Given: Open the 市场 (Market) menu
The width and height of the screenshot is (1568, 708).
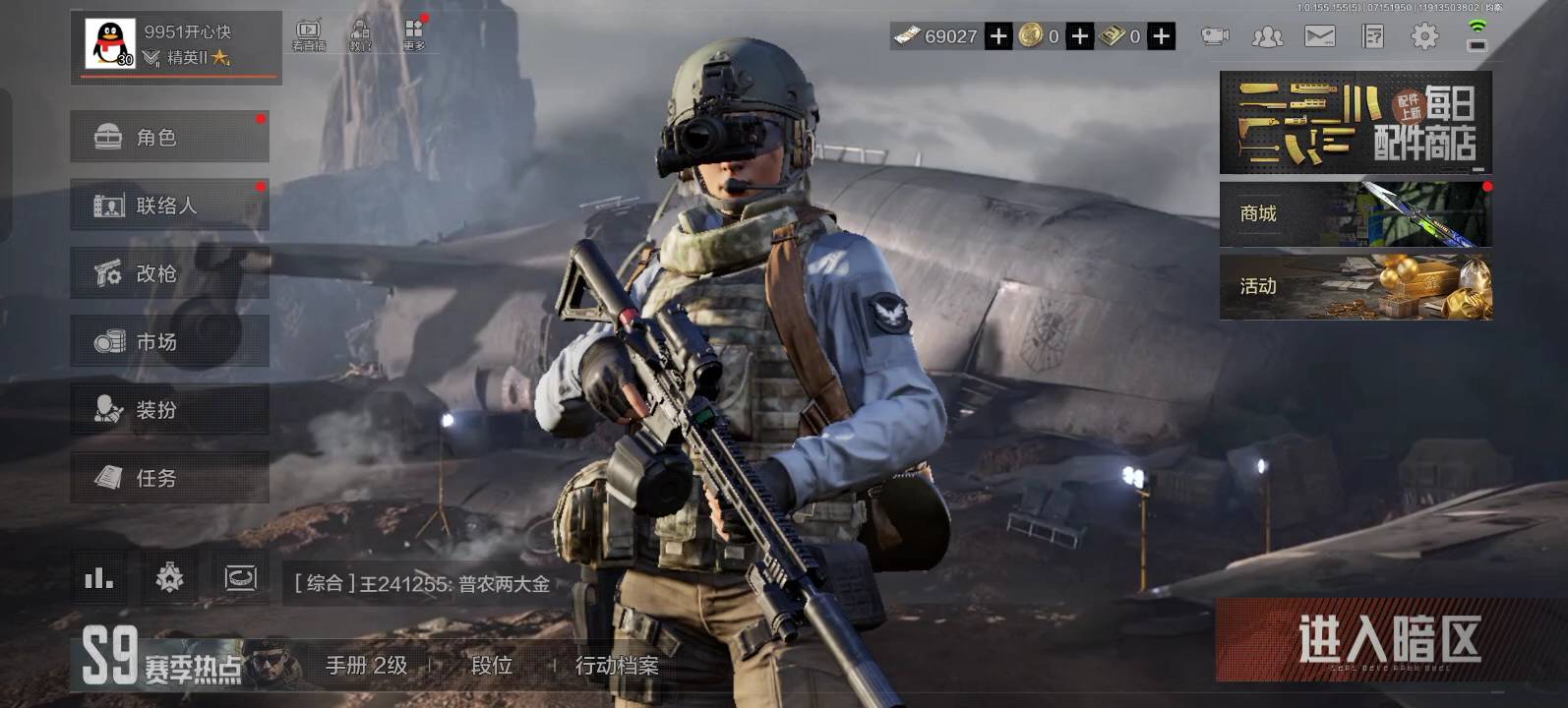Looking at the screenshot, I should click(169, 341).
